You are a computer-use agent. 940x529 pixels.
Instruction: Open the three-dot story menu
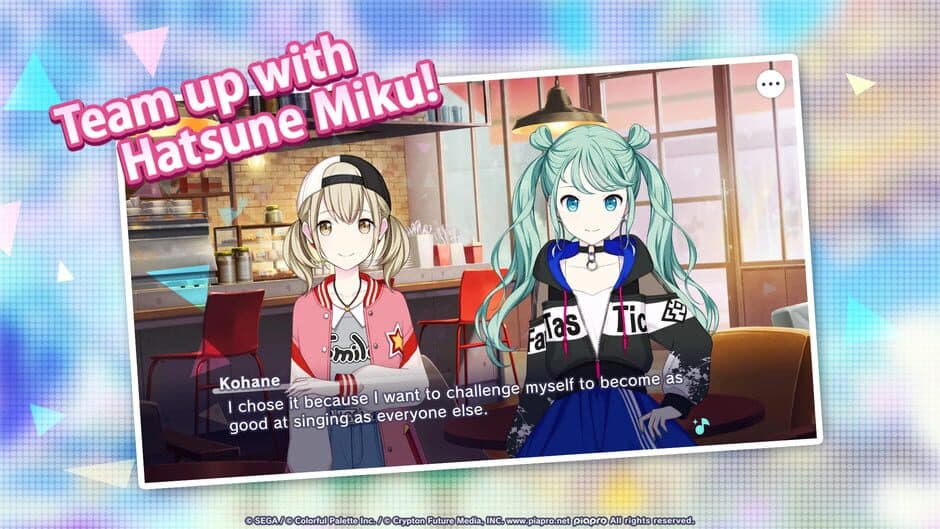coord(770,85)
